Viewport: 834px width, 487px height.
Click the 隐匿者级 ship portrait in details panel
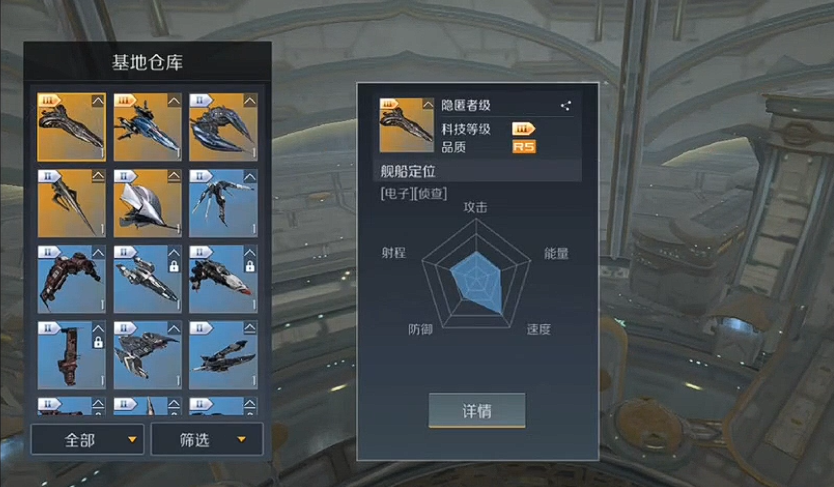(405, 125)
